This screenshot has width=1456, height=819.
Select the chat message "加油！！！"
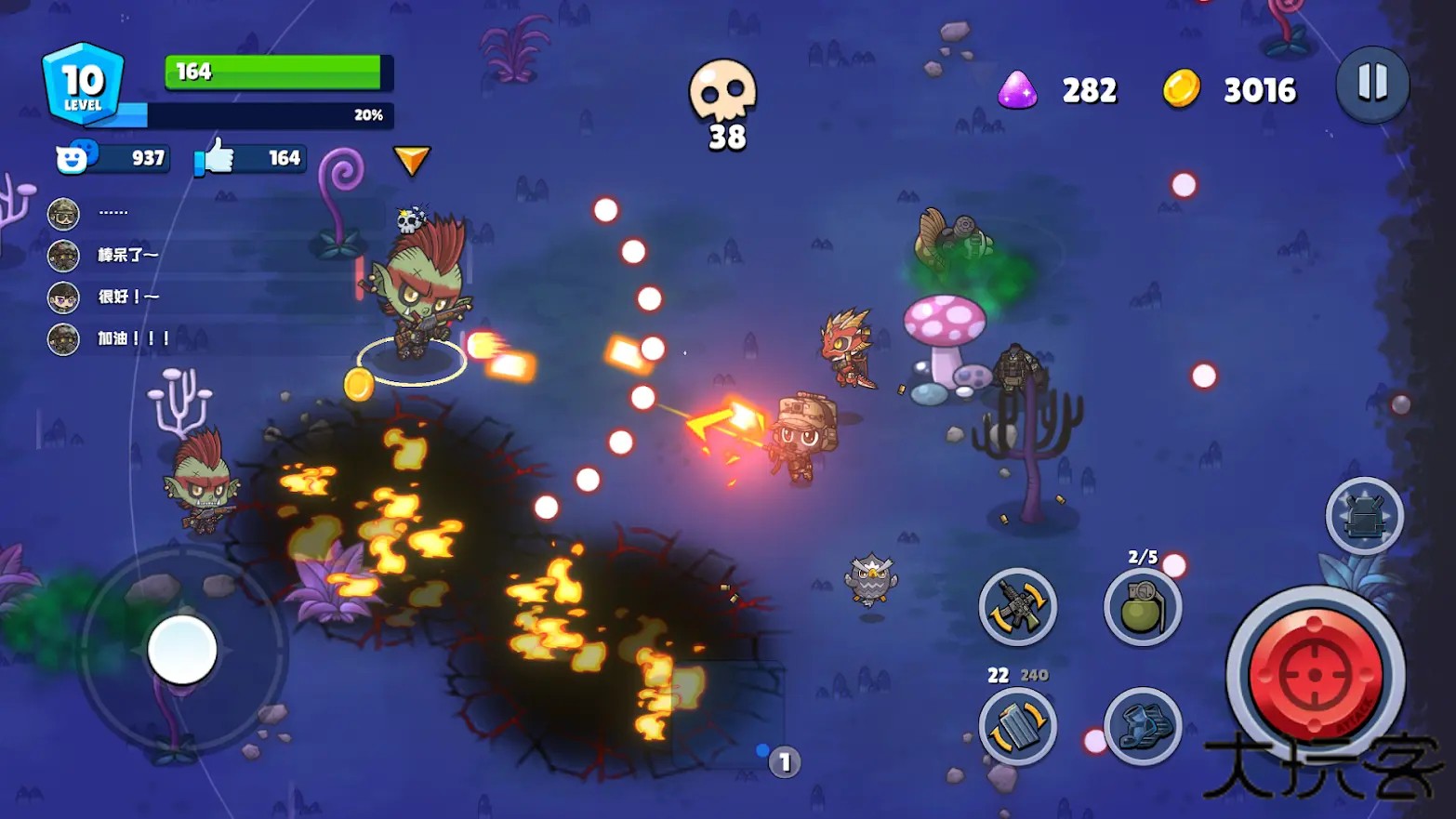point(134,338)
